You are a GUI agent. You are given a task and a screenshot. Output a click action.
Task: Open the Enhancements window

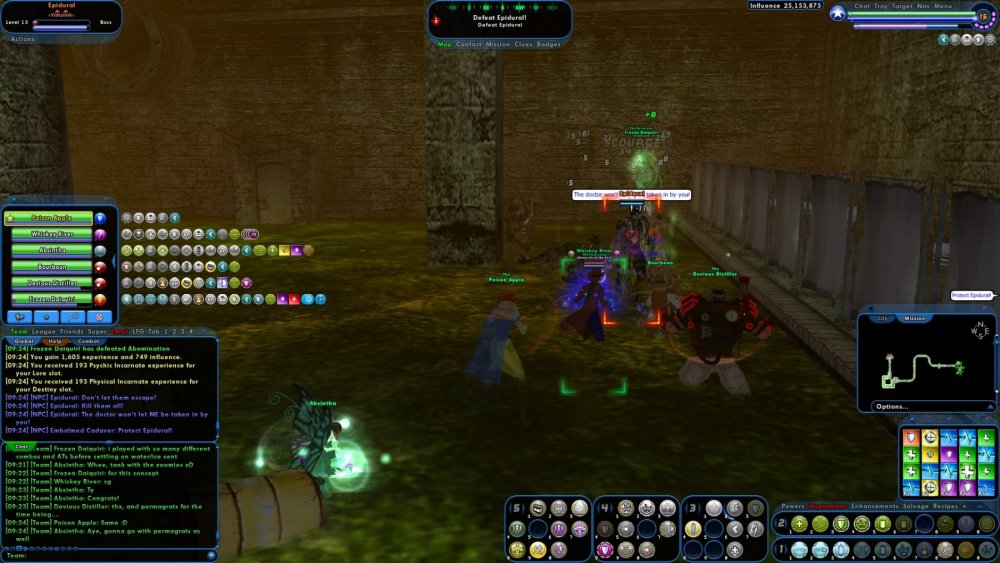click(x=874, y=506)
